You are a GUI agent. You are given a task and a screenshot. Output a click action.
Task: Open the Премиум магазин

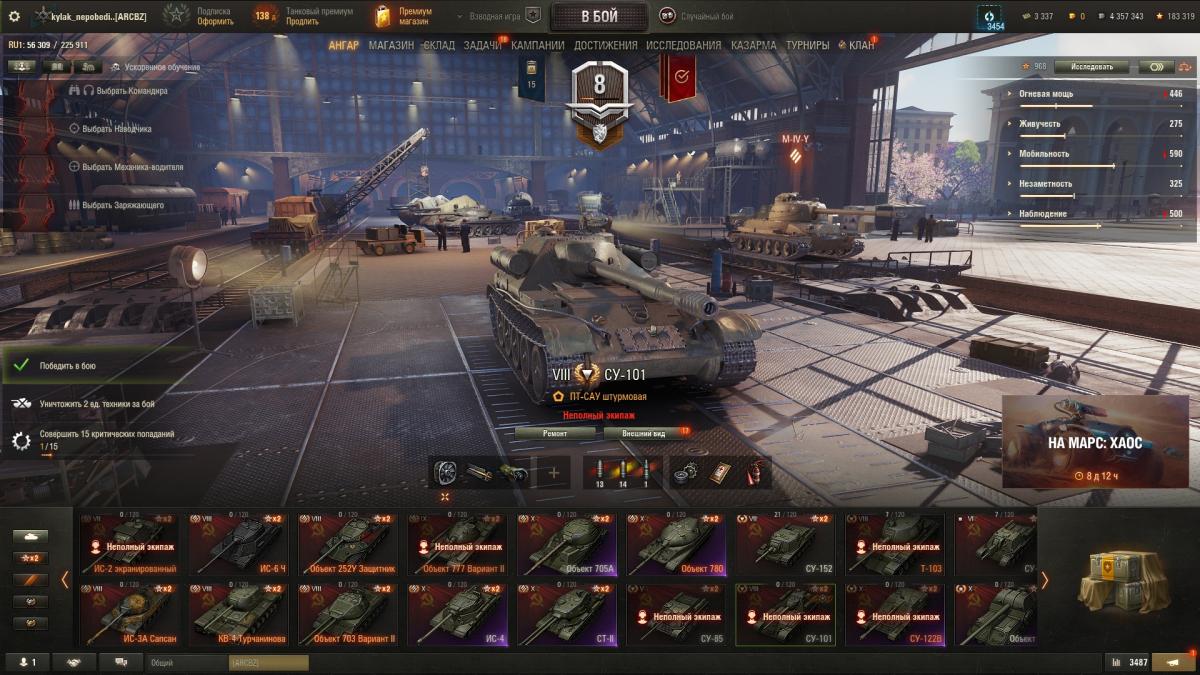(403, 16)
